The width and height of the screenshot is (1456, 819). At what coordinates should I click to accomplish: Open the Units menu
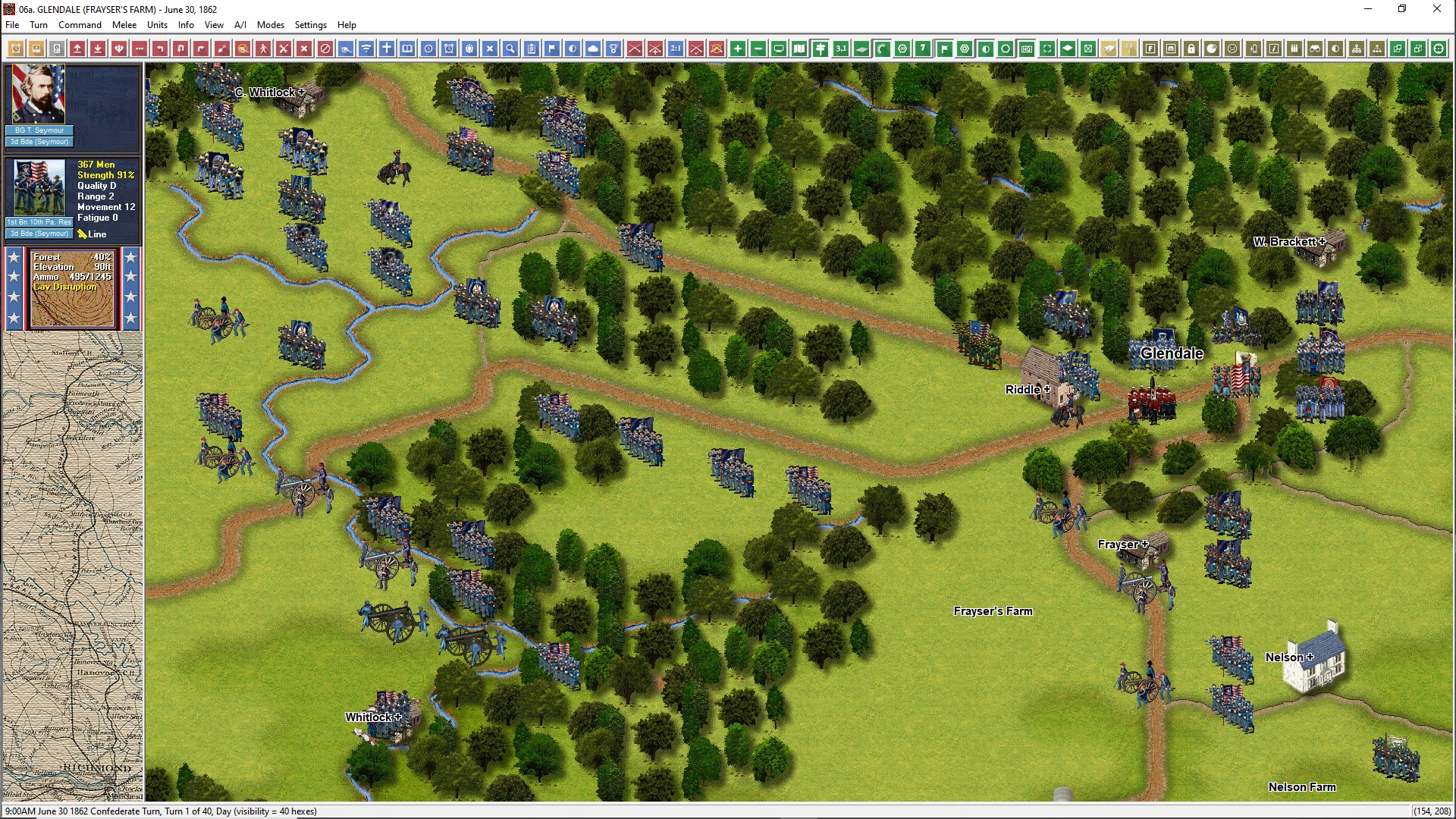click(157, 25)
